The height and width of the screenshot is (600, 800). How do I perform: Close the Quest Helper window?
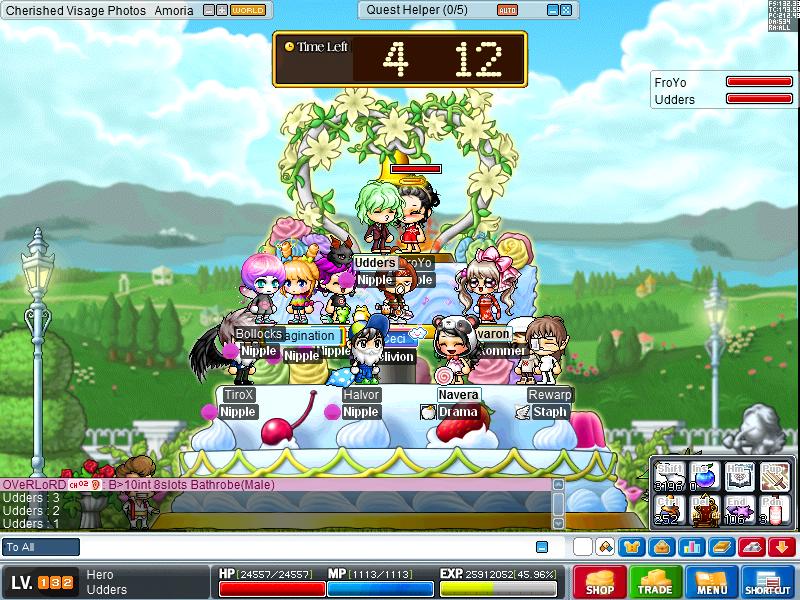[x=566, y=10]
